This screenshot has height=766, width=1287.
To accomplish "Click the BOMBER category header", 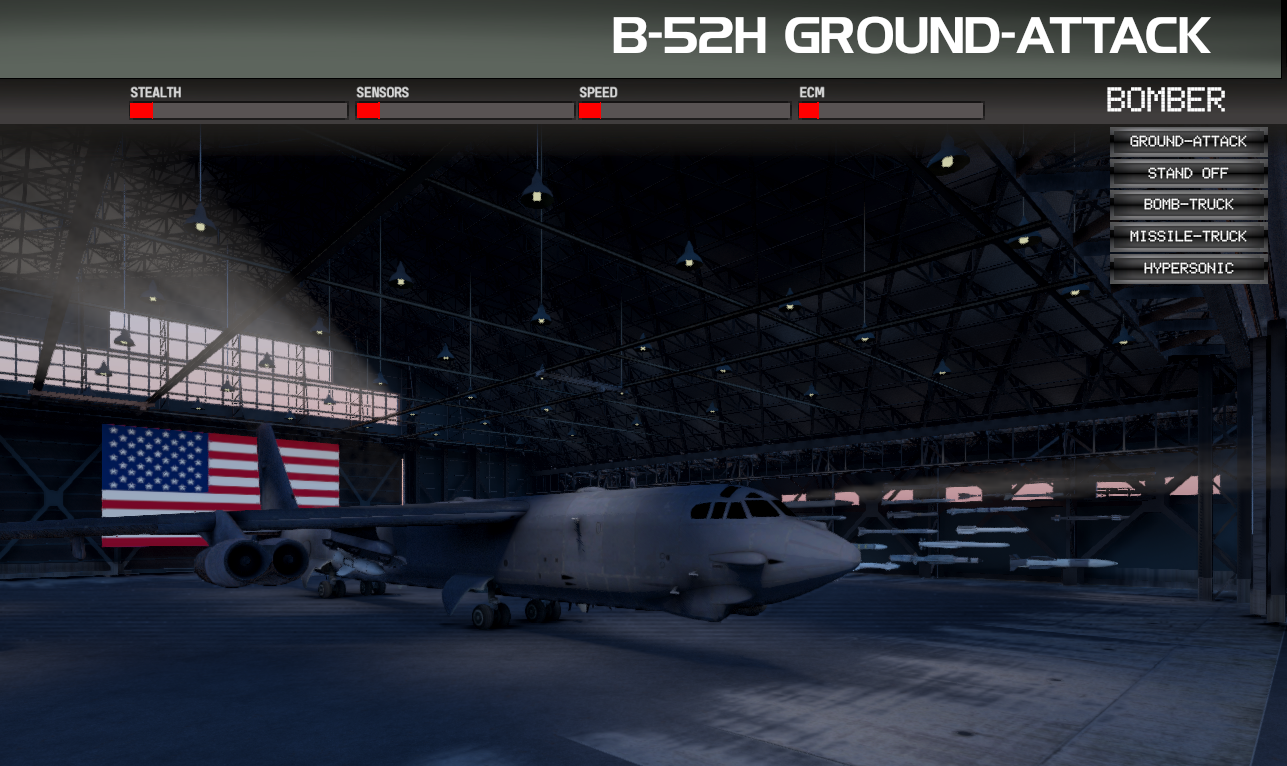I will pos(1166,100).
